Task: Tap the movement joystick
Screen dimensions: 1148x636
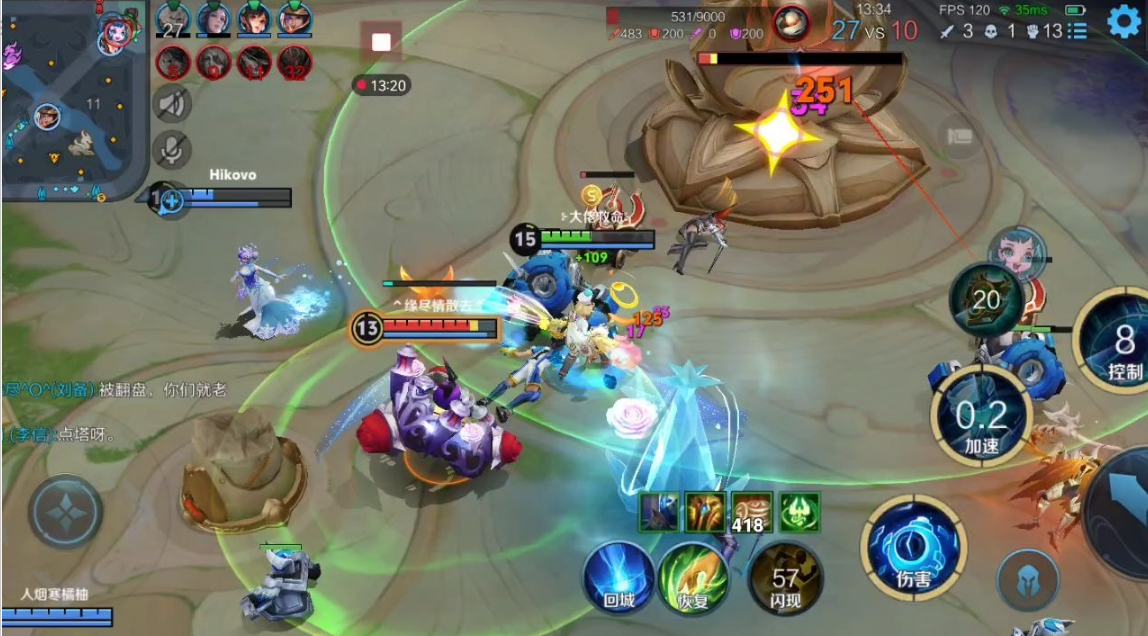Action: (66, 512)
